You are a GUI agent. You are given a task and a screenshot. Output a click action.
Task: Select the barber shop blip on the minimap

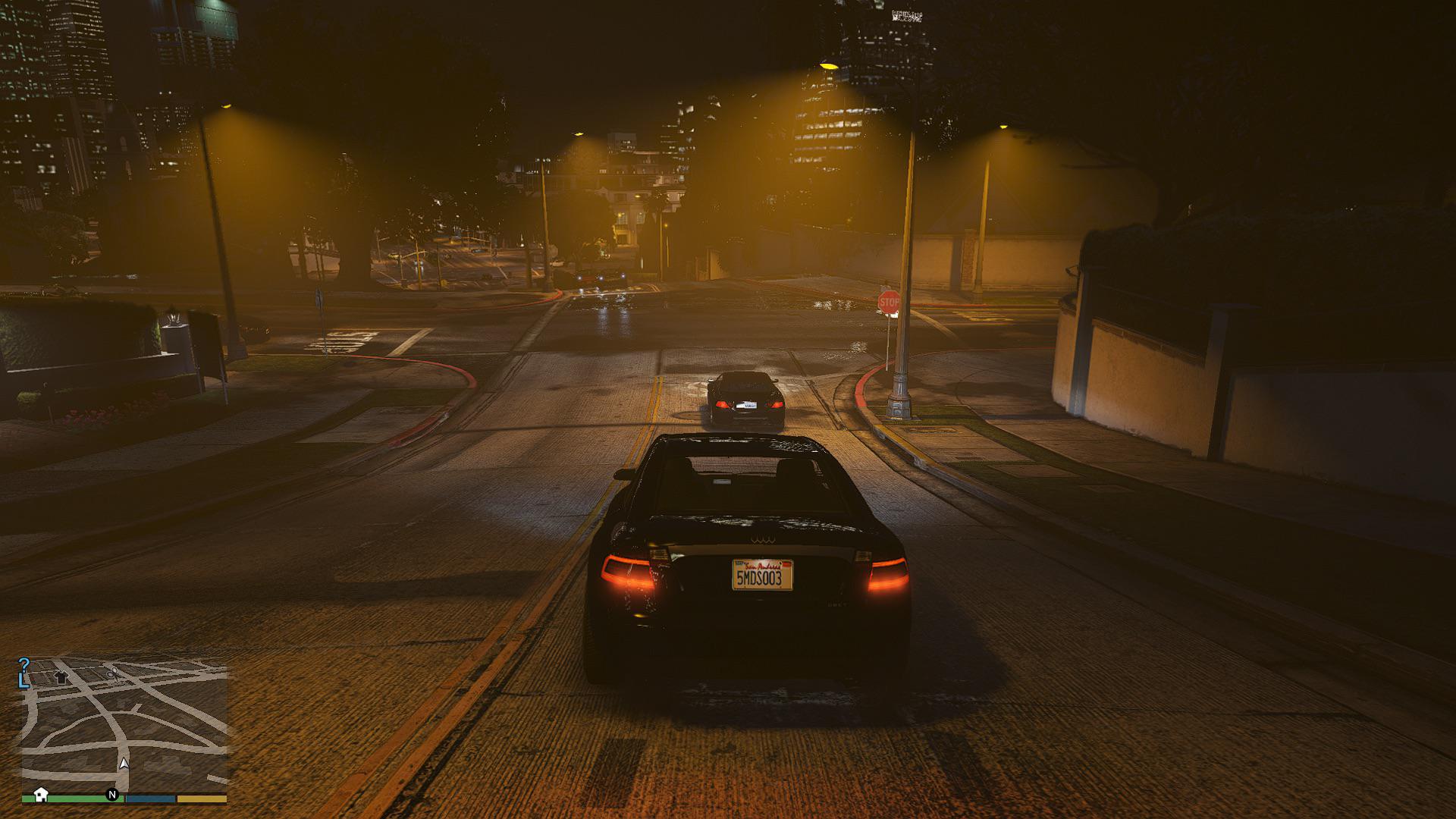[112, 675]
